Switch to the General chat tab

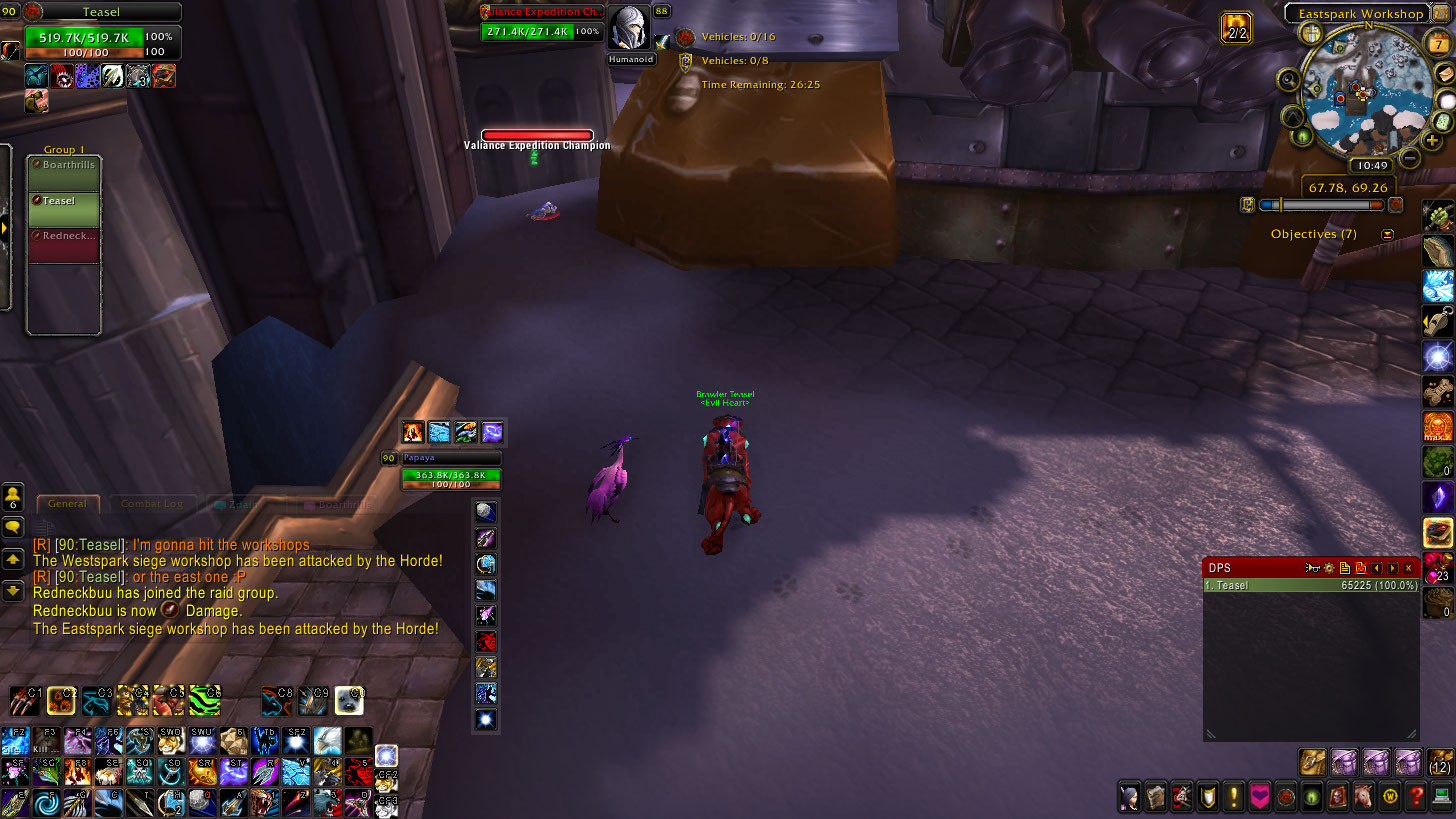68,504
